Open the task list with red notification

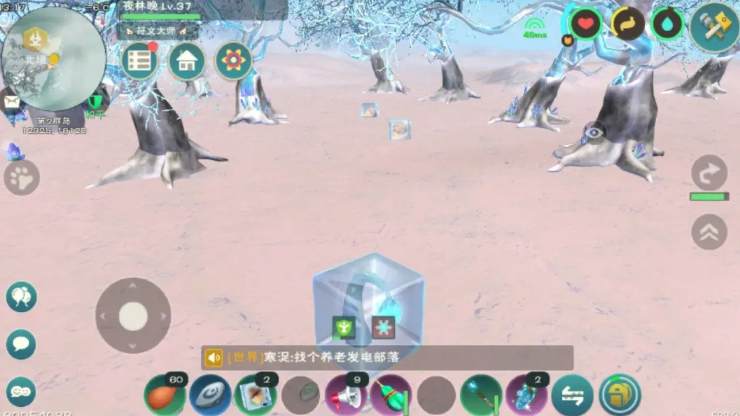click(140, 62)
